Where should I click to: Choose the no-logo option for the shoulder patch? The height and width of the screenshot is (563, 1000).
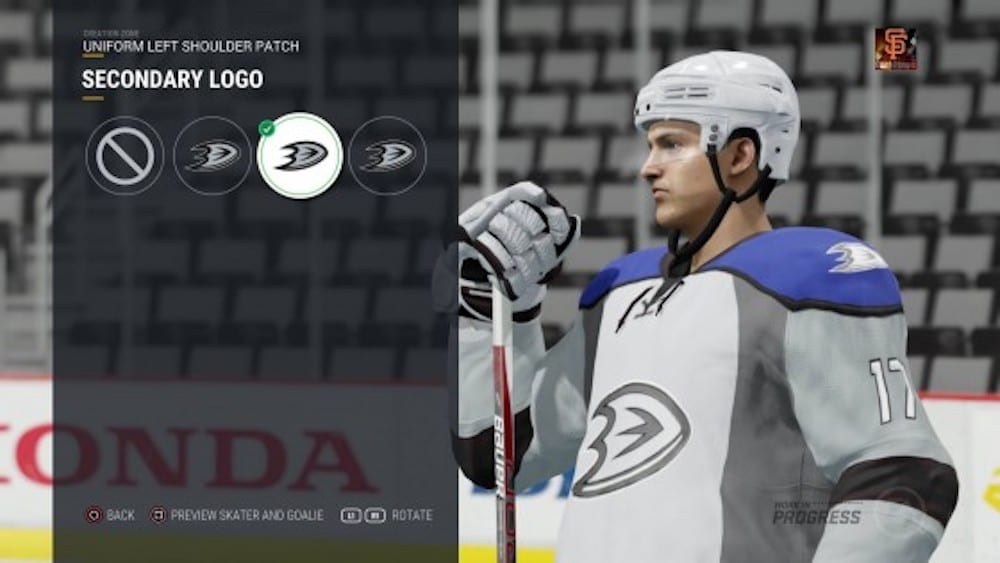click(125, 156)
